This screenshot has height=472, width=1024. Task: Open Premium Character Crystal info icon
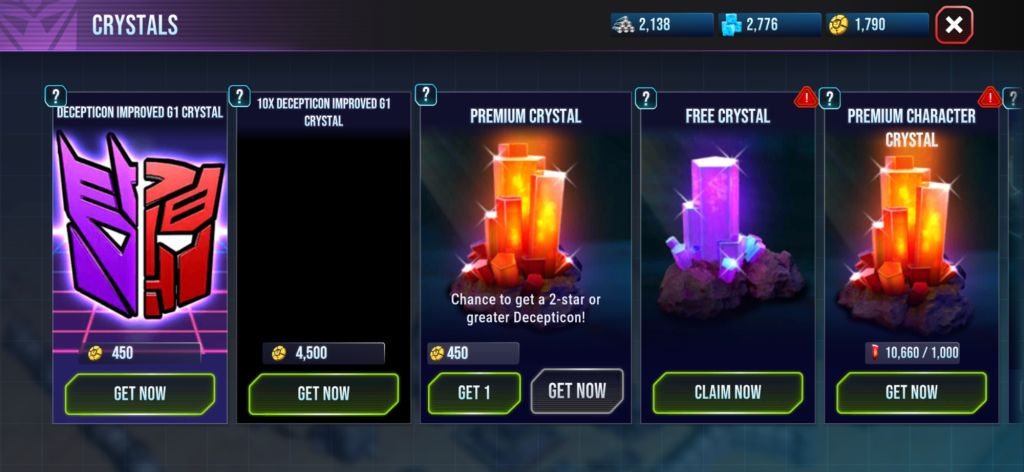click(x=829, y=98)
